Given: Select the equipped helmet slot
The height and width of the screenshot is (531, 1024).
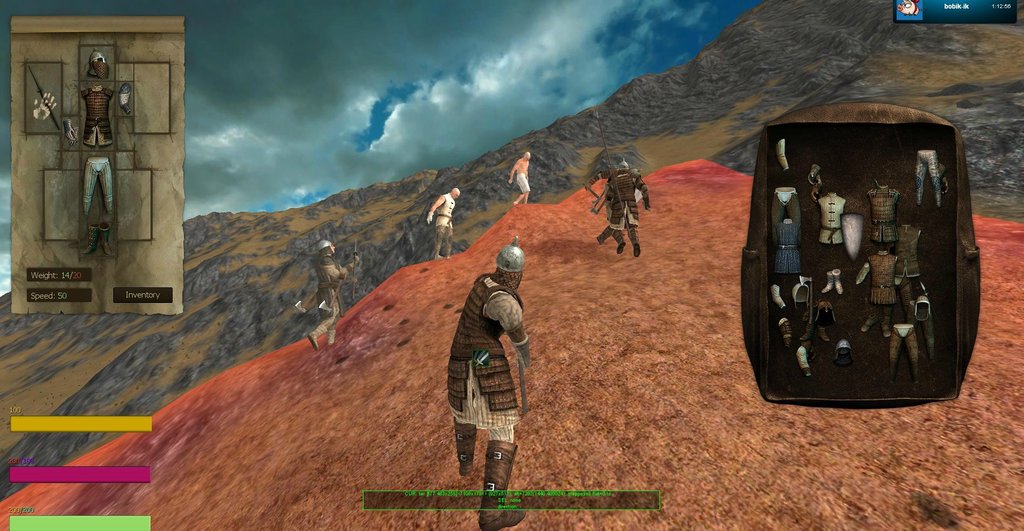Looking at the screenshot, I should click(97, 64).
